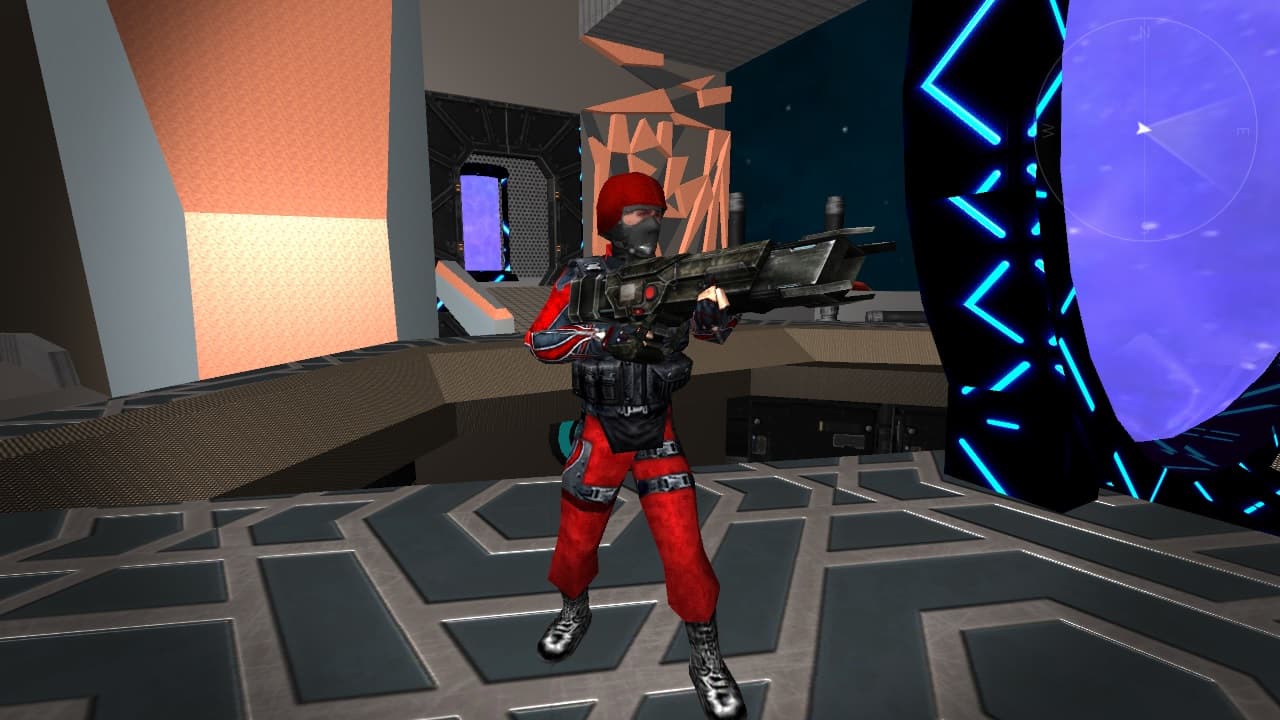Select the N marker on the compass
This screenshot has width=1280, height=720.
pyautogui.click(x=1144, y=31)
